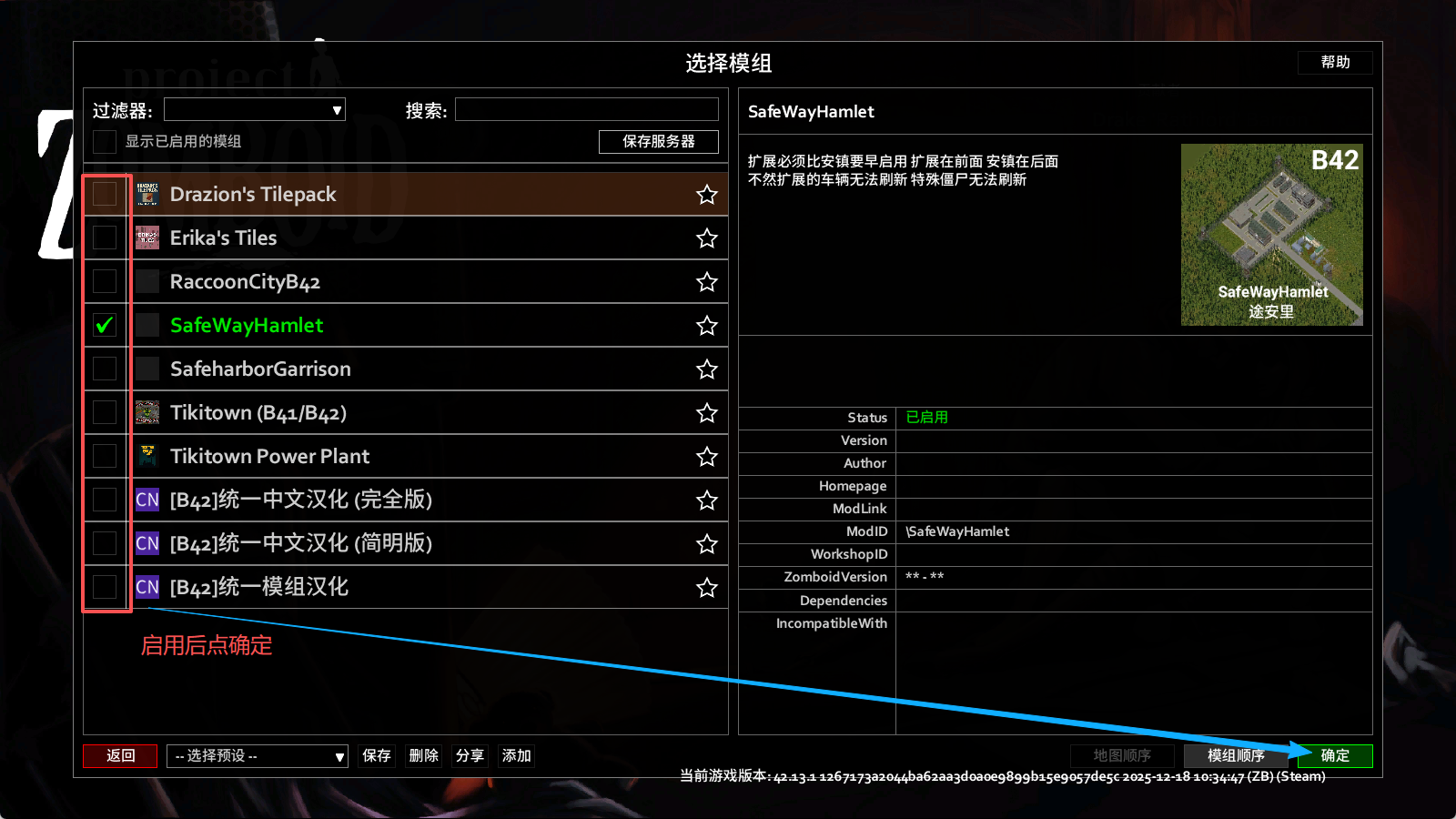
Task: Click the SafeWayHamlet map preview thumbnail
Action: coord(1271,235)
